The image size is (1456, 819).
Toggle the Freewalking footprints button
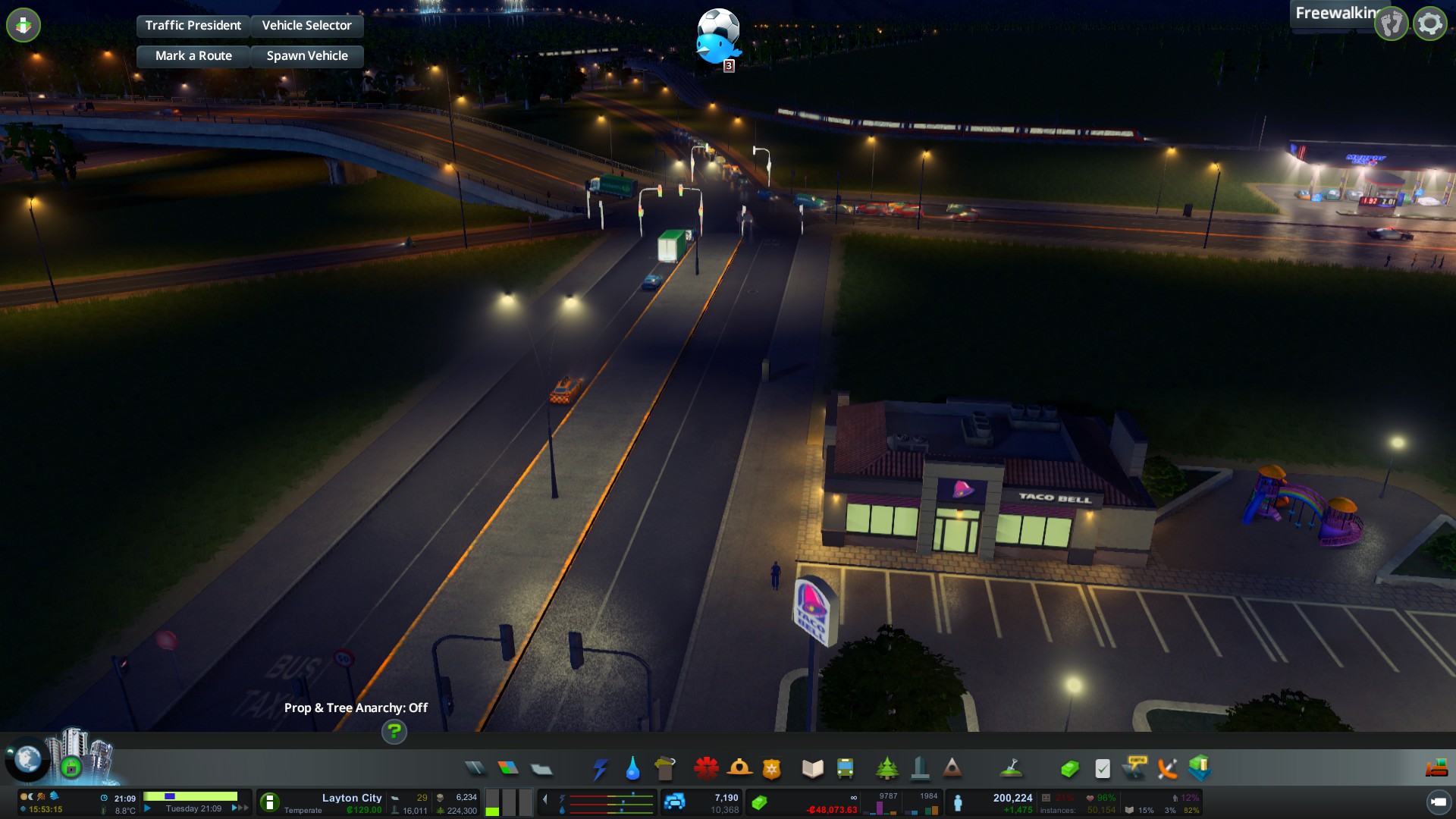click(1392, 24)
